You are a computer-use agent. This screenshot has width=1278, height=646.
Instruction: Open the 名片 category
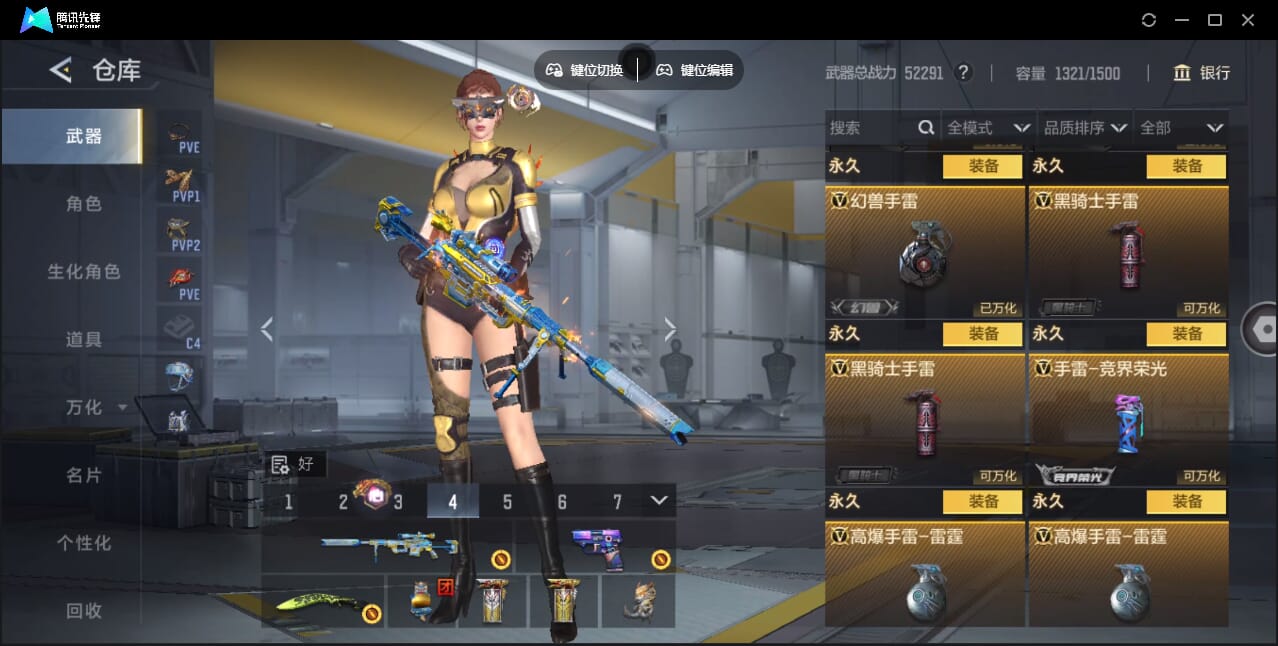(84, 475)
